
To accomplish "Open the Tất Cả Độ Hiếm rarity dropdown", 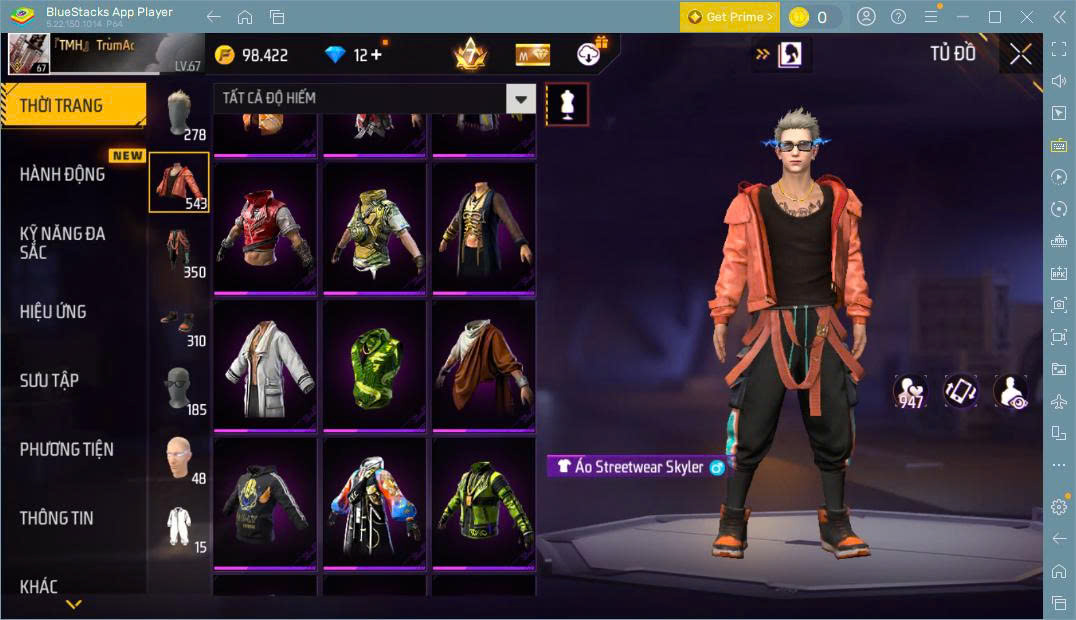I will [x=374, y=98].
